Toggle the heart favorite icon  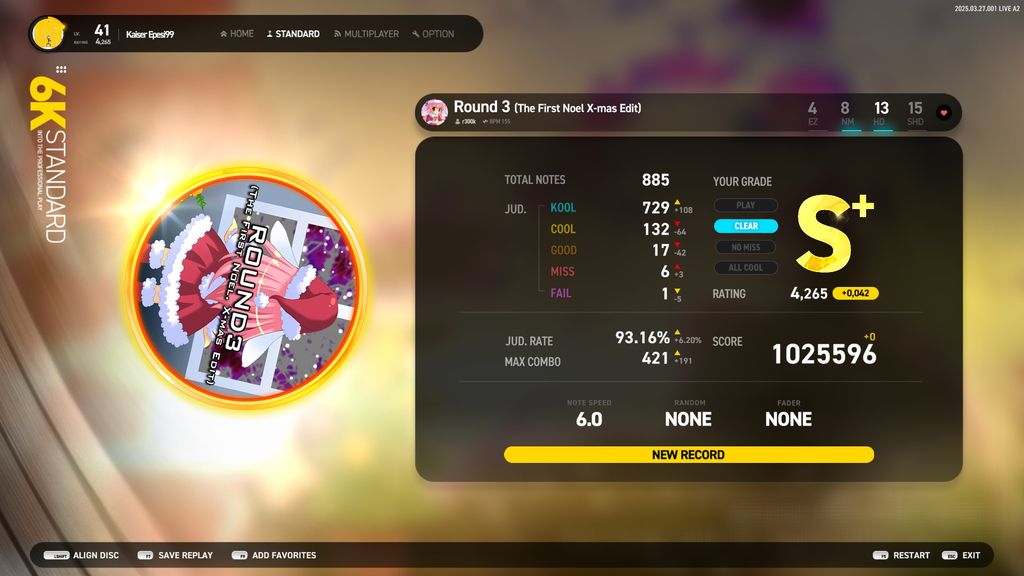click(x=943, y=113)
